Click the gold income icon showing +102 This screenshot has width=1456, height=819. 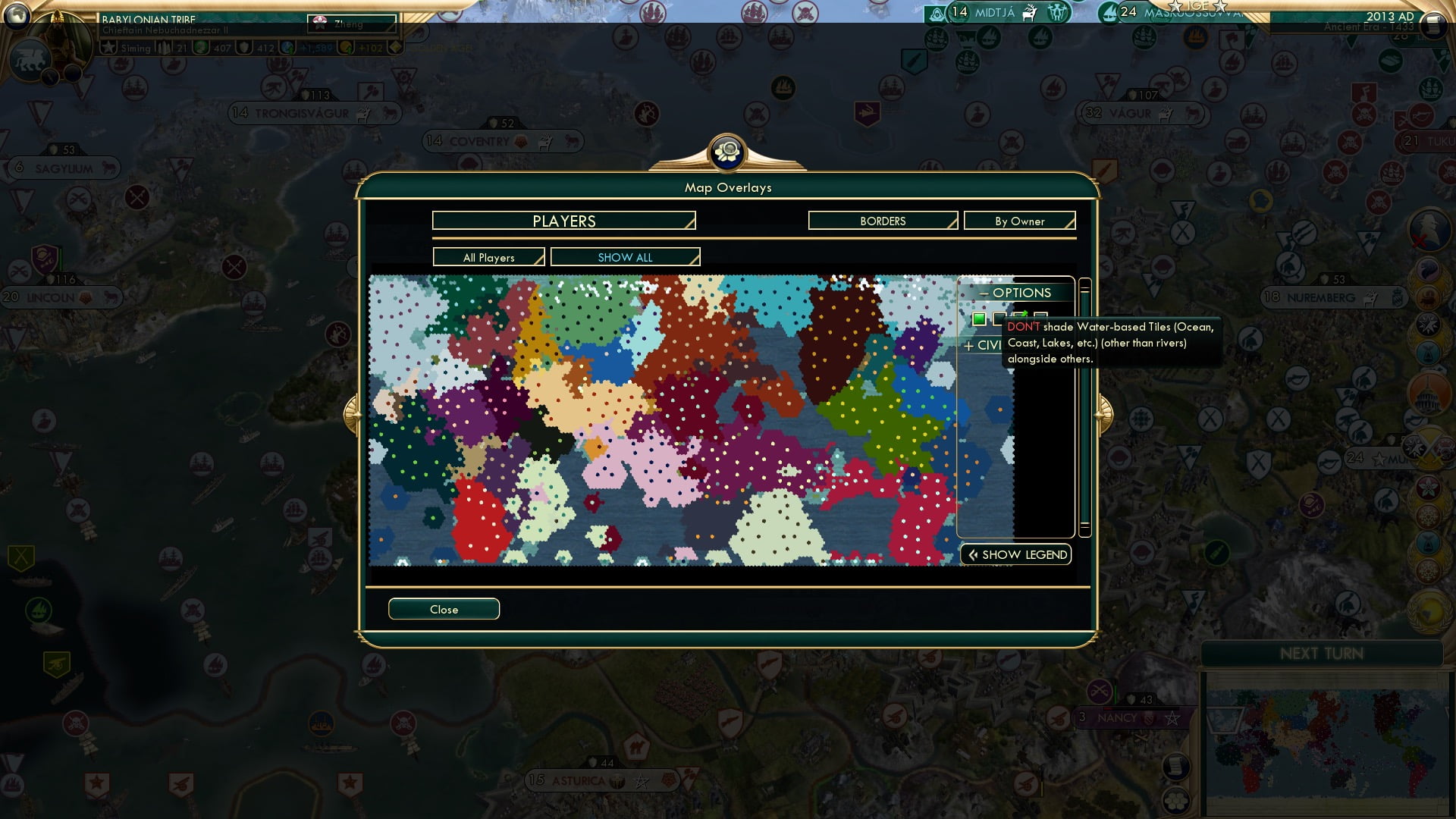(x=347, y=47)
